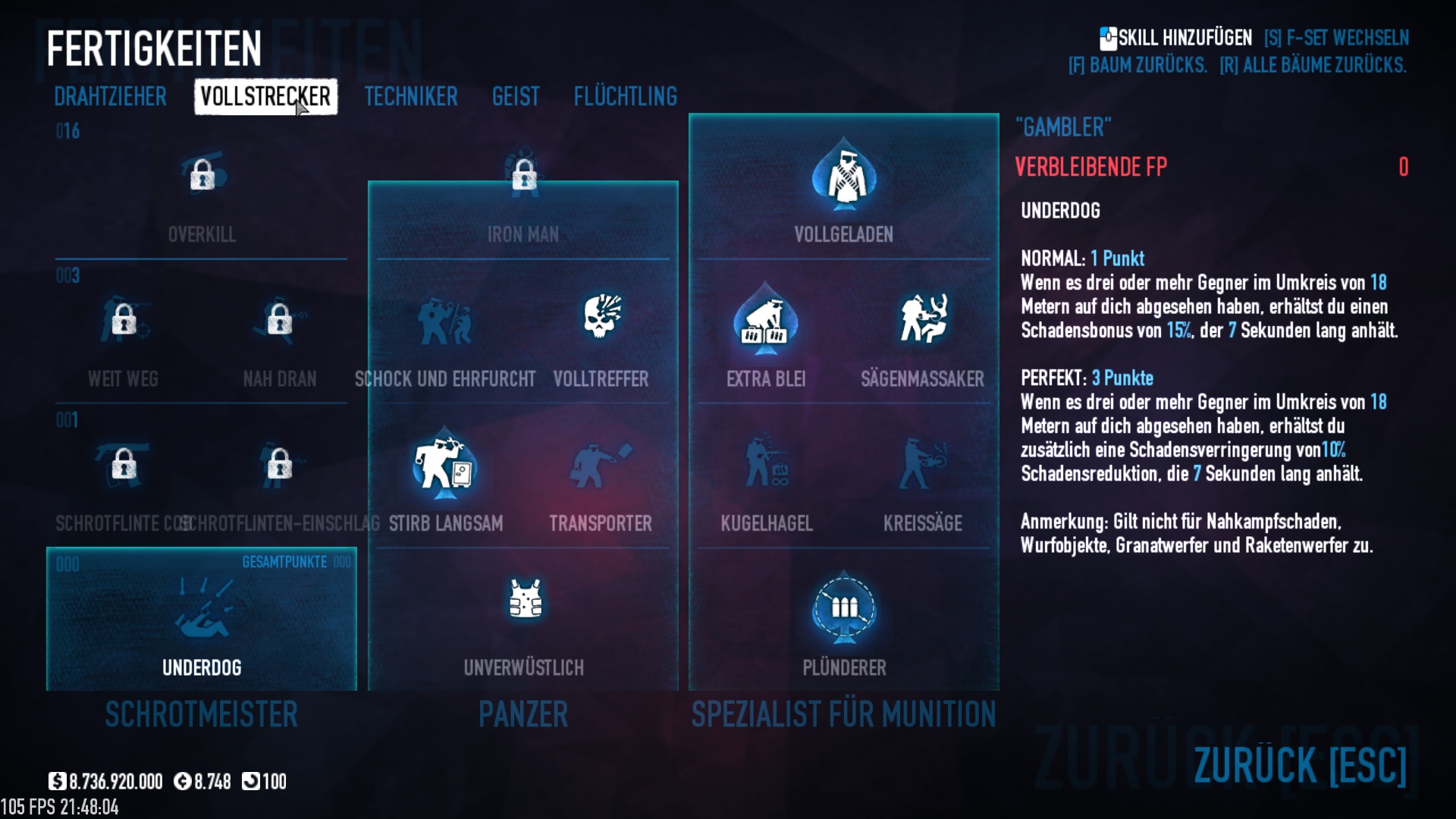The height and width of the screenshot is (819, 1456).
Task: Choose the Transporter skill
Action: pyautogui.click(x=601, y=464)
